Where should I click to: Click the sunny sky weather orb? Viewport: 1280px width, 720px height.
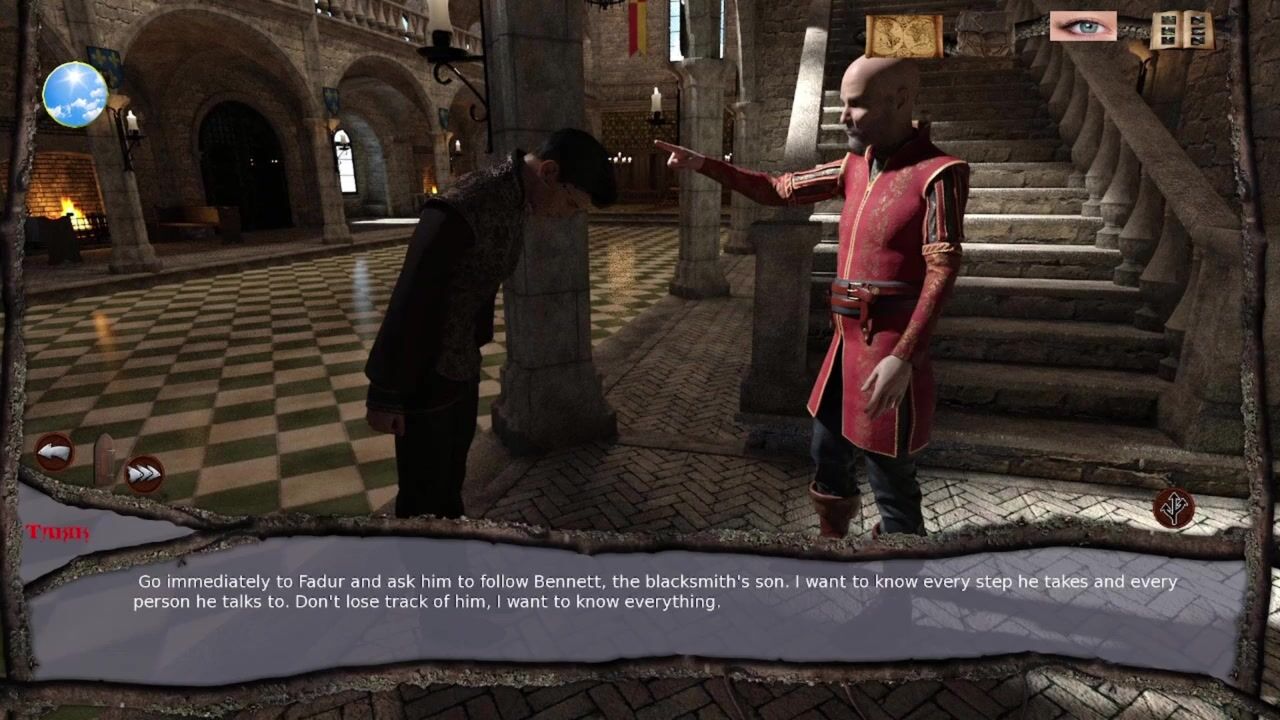point(75,94)
